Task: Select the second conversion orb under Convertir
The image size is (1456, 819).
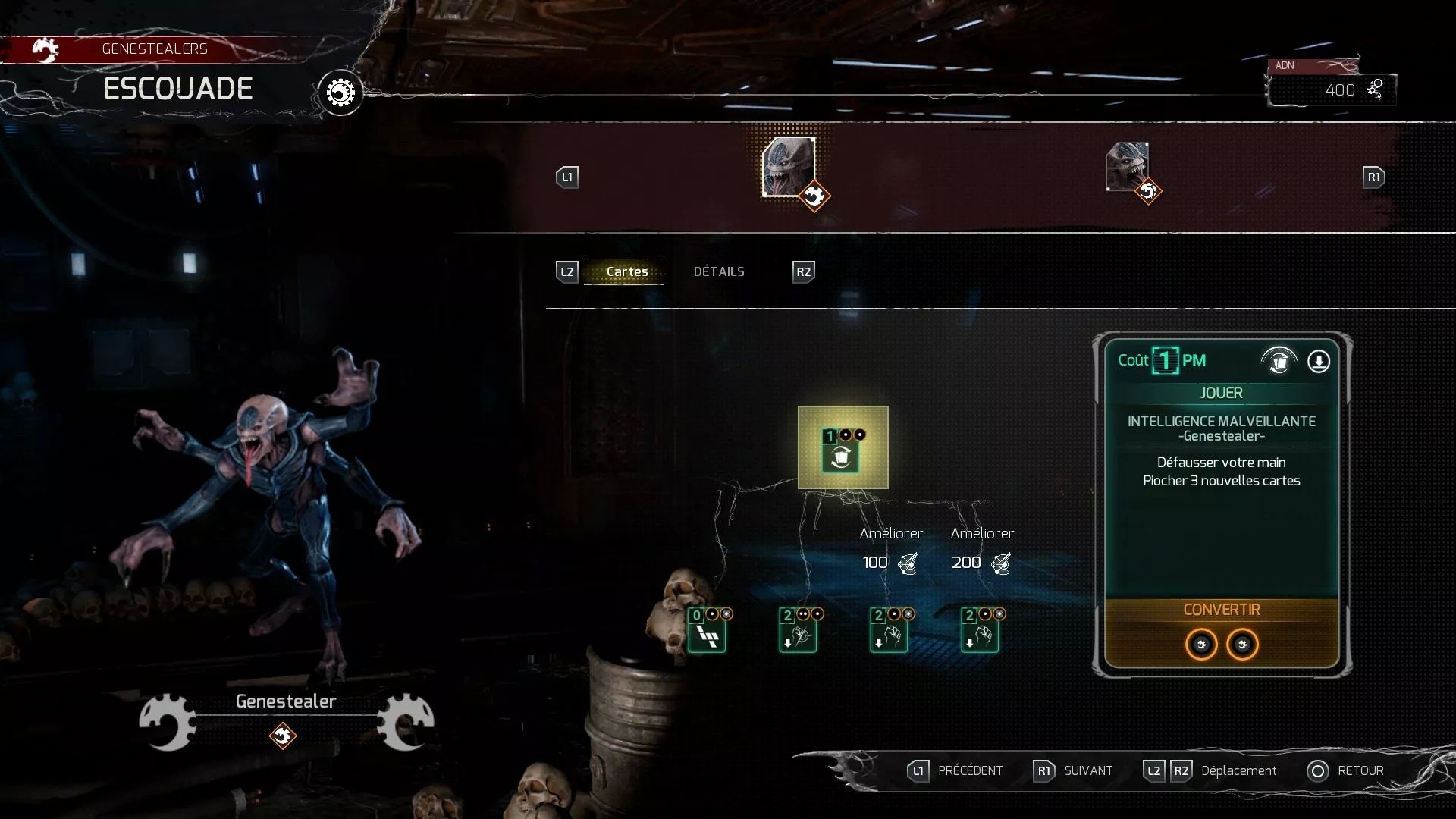Action: tap(1243, 645)
